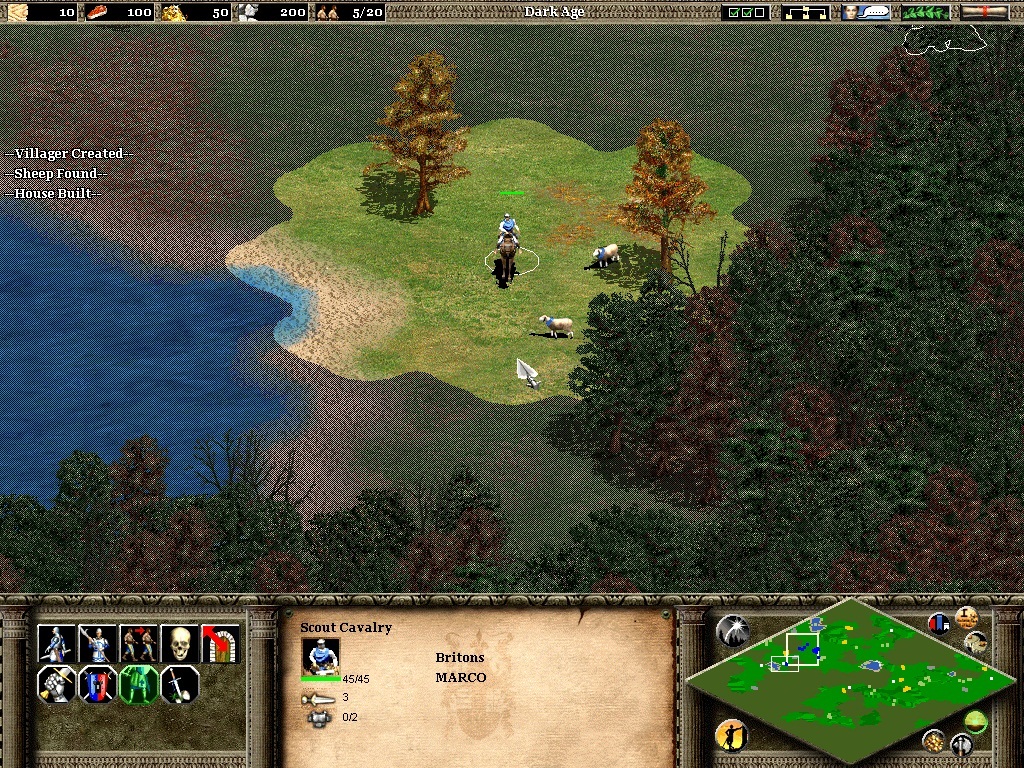Activate the sword-in-ground command icon
1024x768 pixels.
179,685
